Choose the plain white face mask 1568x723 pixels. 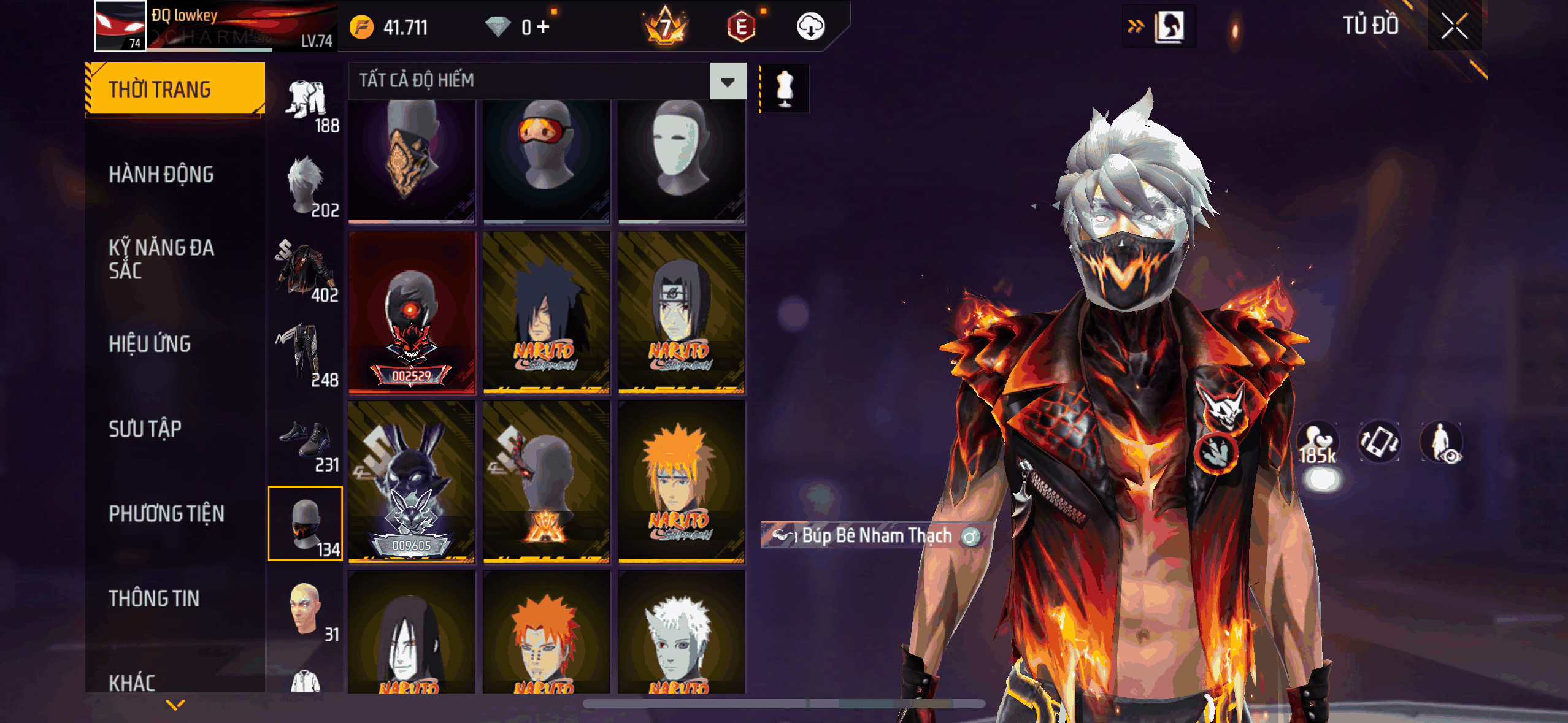(x=681, y=159)
